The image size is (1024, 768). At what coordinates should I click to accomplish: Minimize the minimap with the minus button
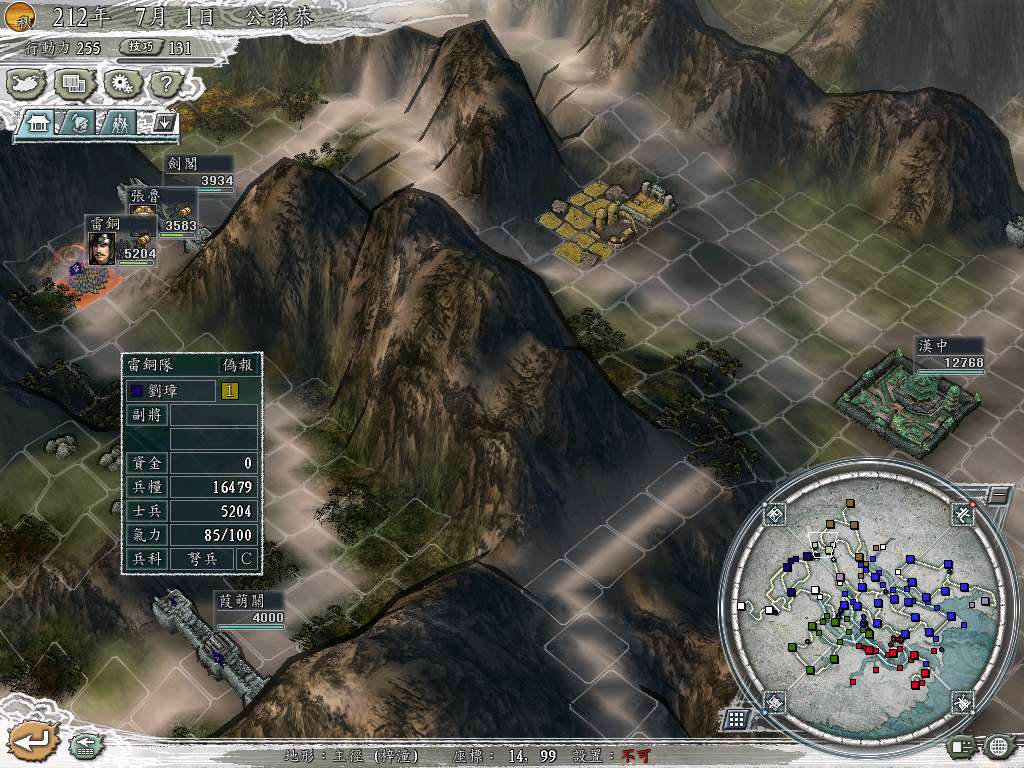[x=997, y=494]
